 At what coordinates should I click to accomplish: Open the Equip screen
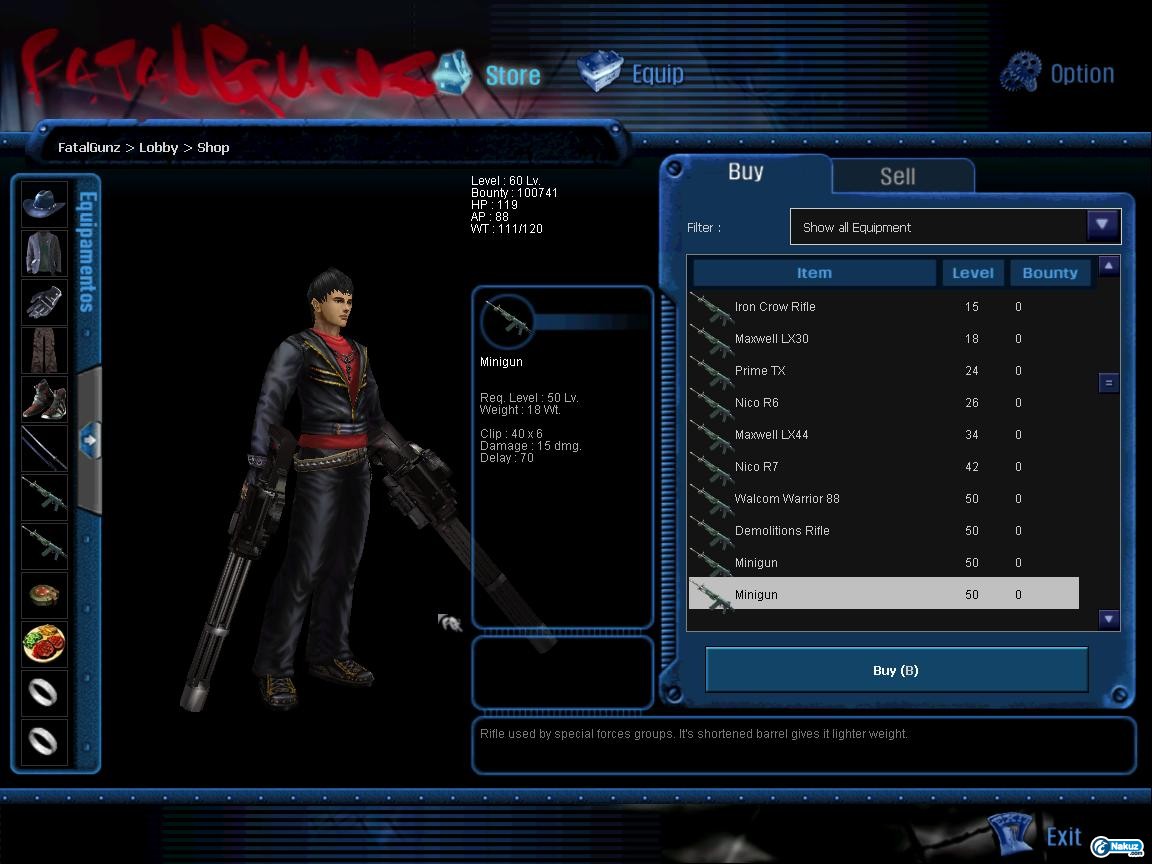point(633,74)
